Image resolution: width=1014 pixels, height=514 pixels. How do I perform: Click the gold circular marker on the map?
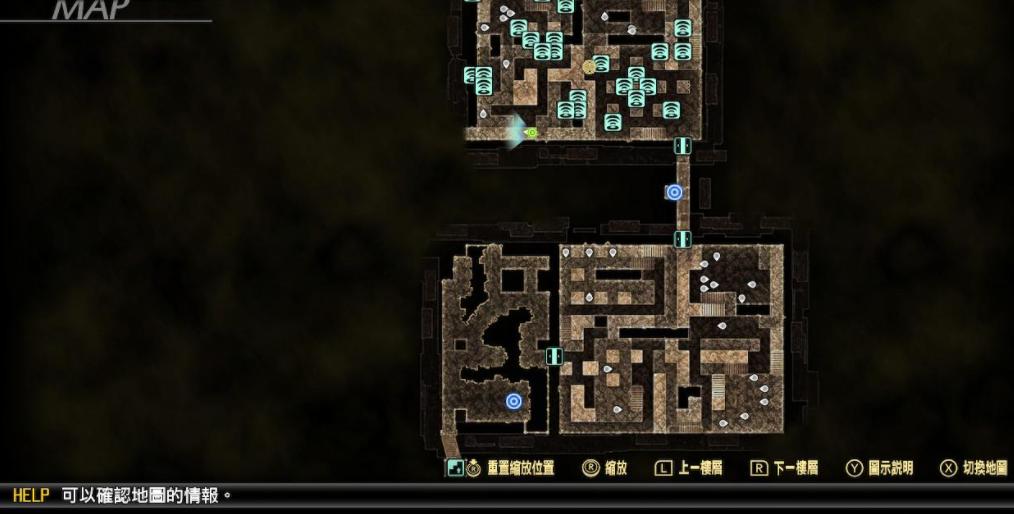coord(590,67)
